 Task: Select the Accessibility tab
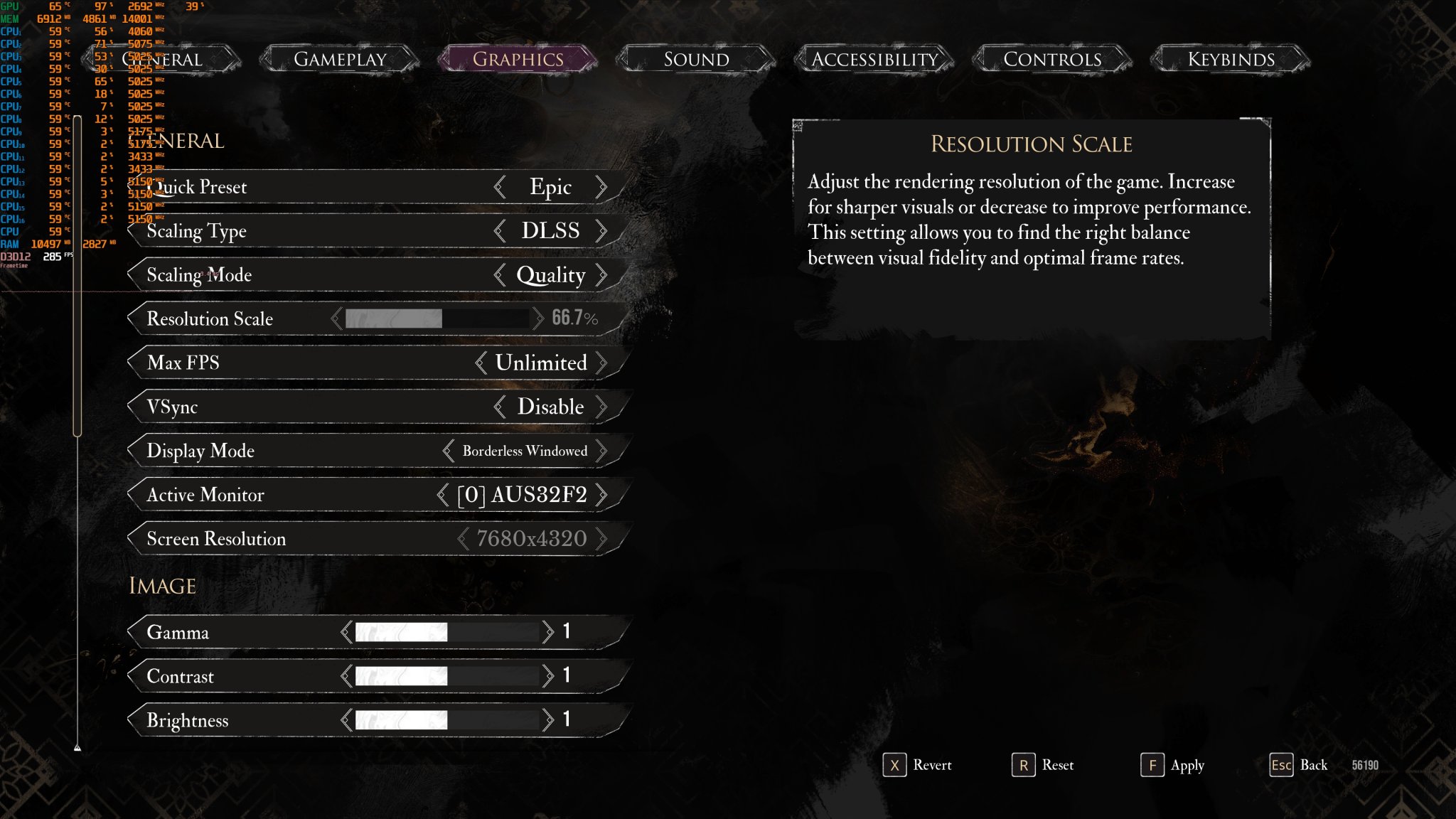coord(874,59)
